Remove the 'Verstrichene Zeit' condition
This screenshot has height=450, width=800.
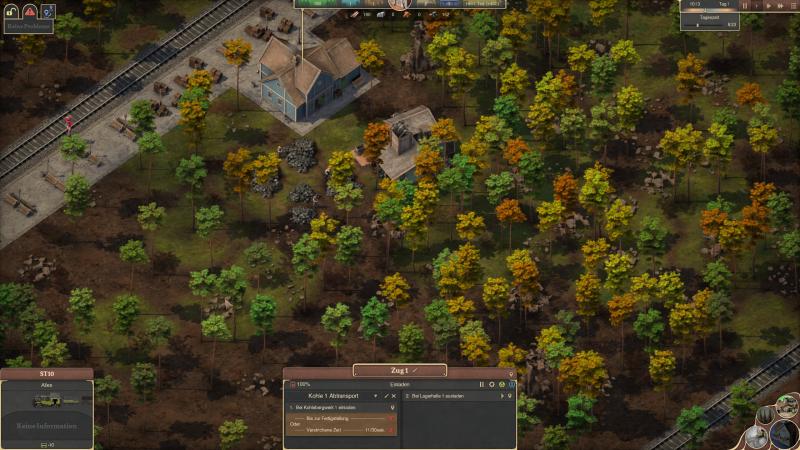(x=391, y=430)
